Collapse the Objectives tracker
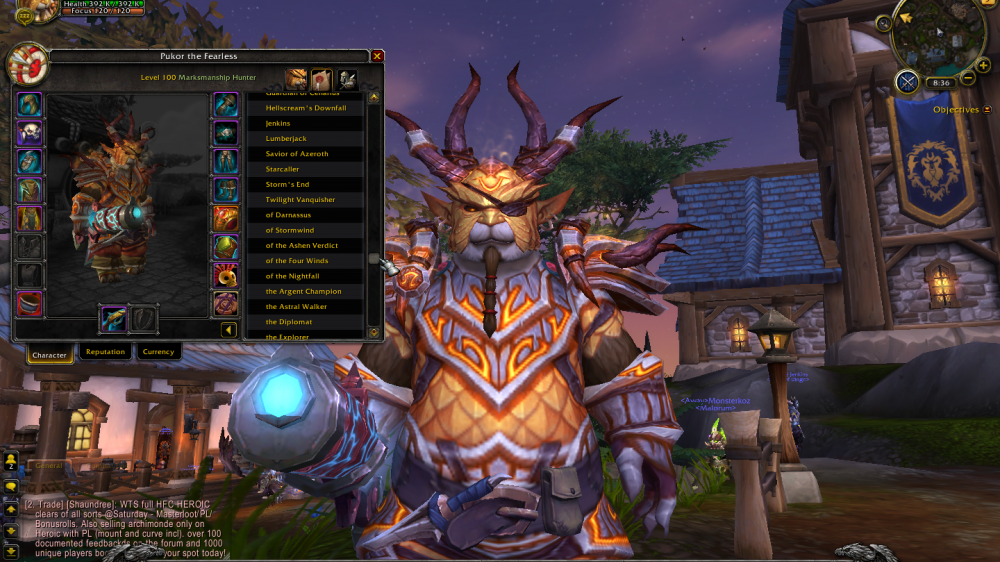1000x562 pixels. [x=988, y=109]
